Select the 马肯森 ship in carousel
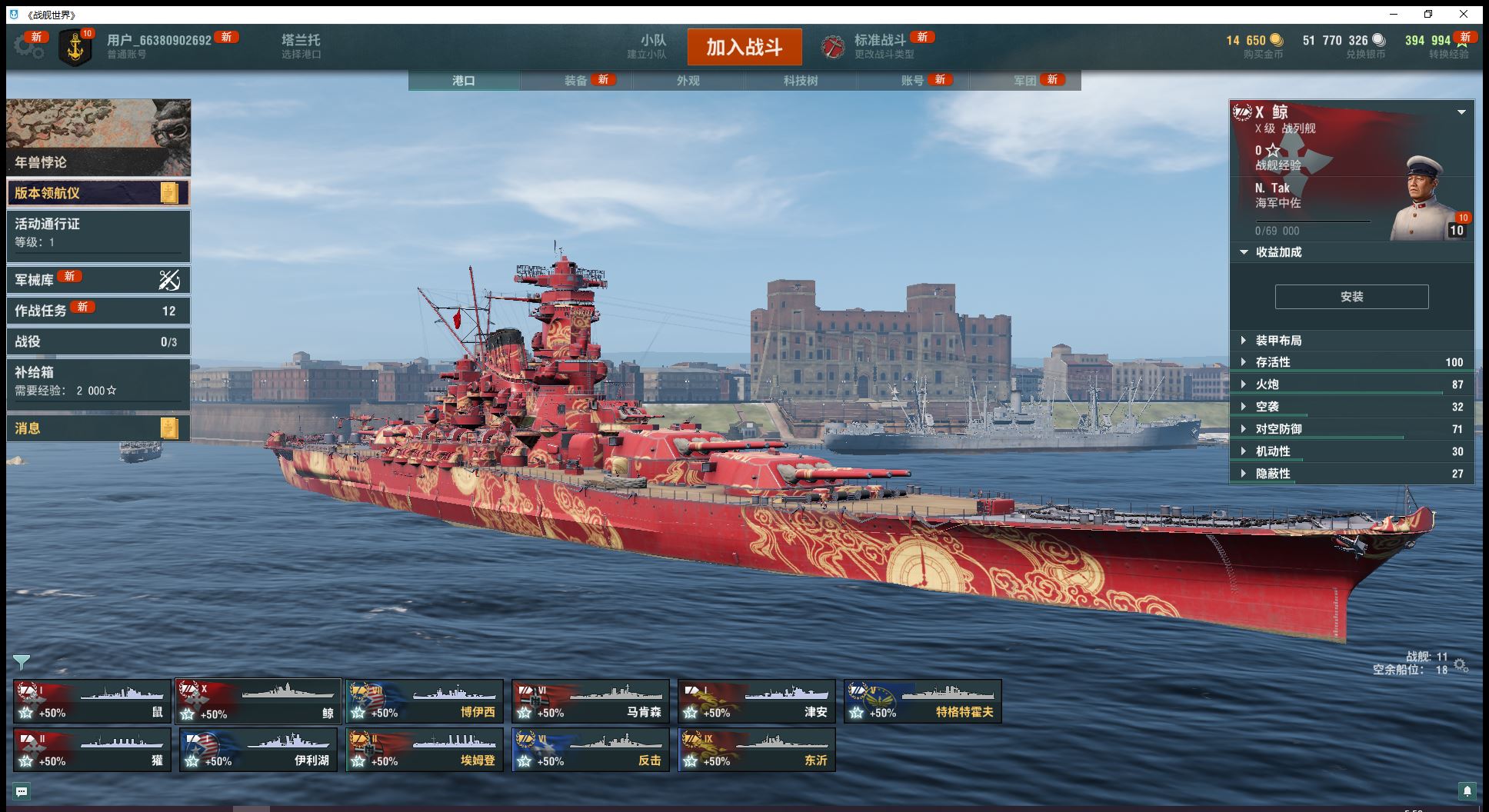The height and width of the screenshot is (812, 1489). 591,701
